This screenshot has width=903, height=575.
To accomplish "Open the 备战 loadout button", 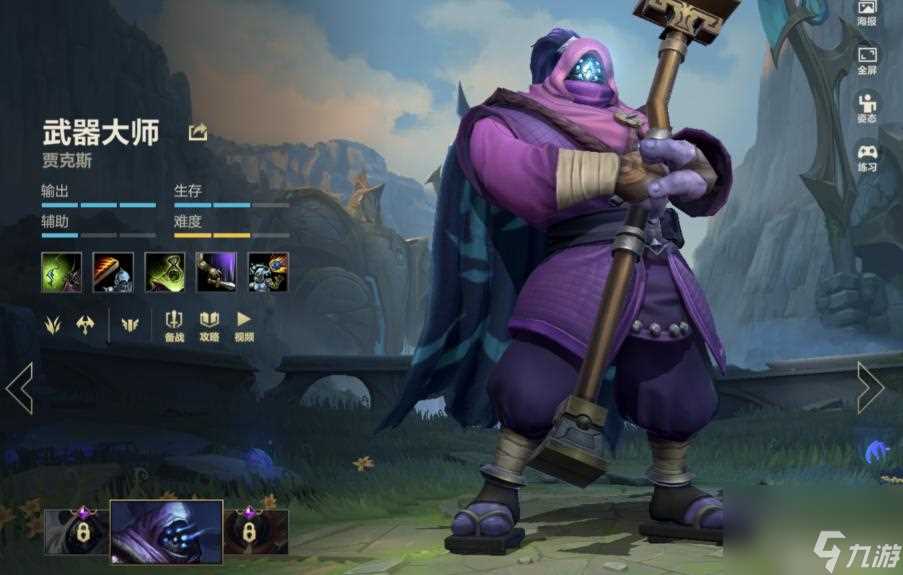I will tap(174, 326).
